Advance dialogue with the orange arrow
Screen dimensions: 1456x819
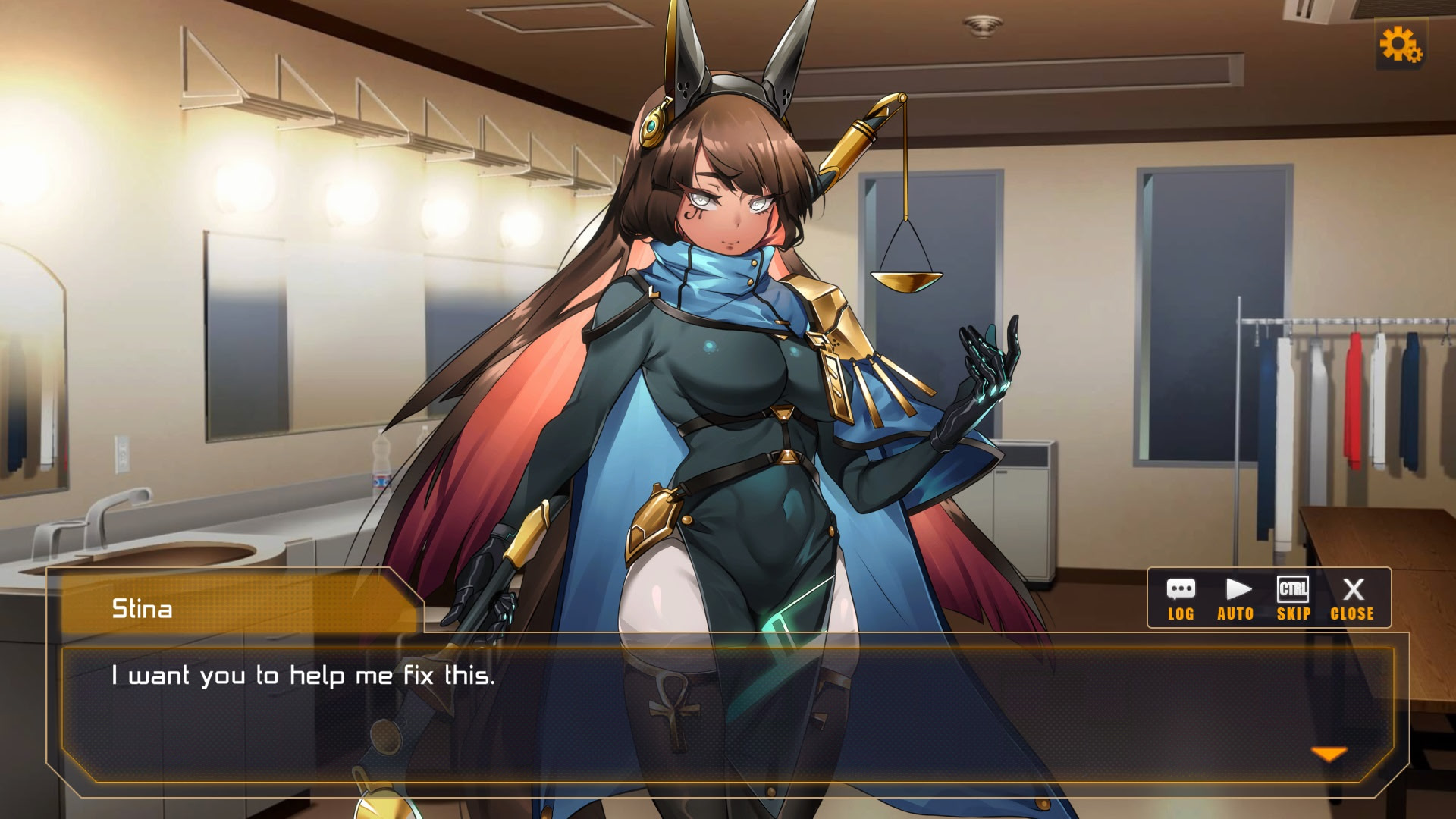point(1329,754)
